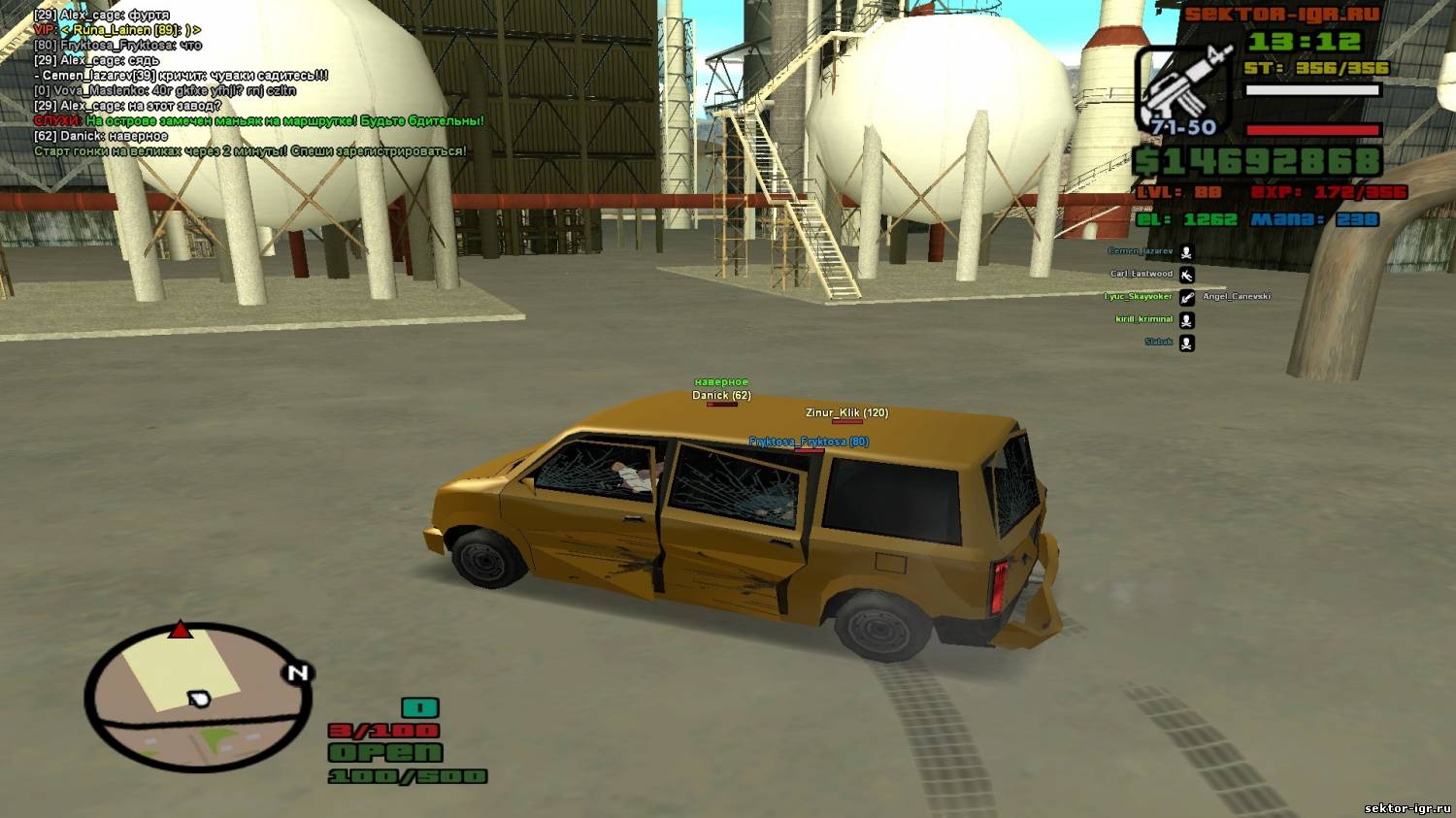Select the chainsaw kill icon beside Angel_Canevski
The image size is (1456, 818).
pyautogui.click(x=1187, y=297)
